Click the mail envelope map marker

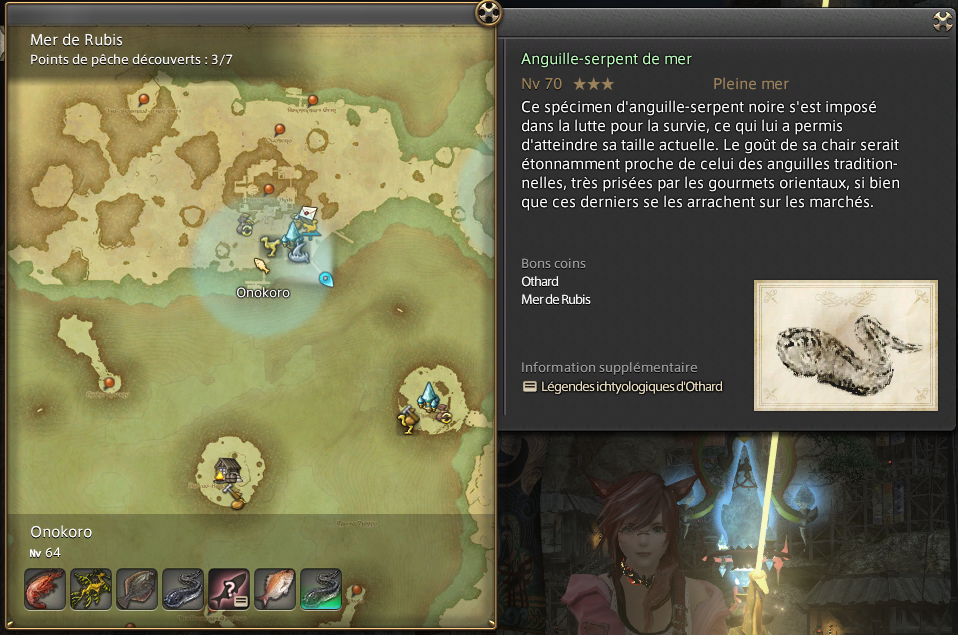(310, 213)
